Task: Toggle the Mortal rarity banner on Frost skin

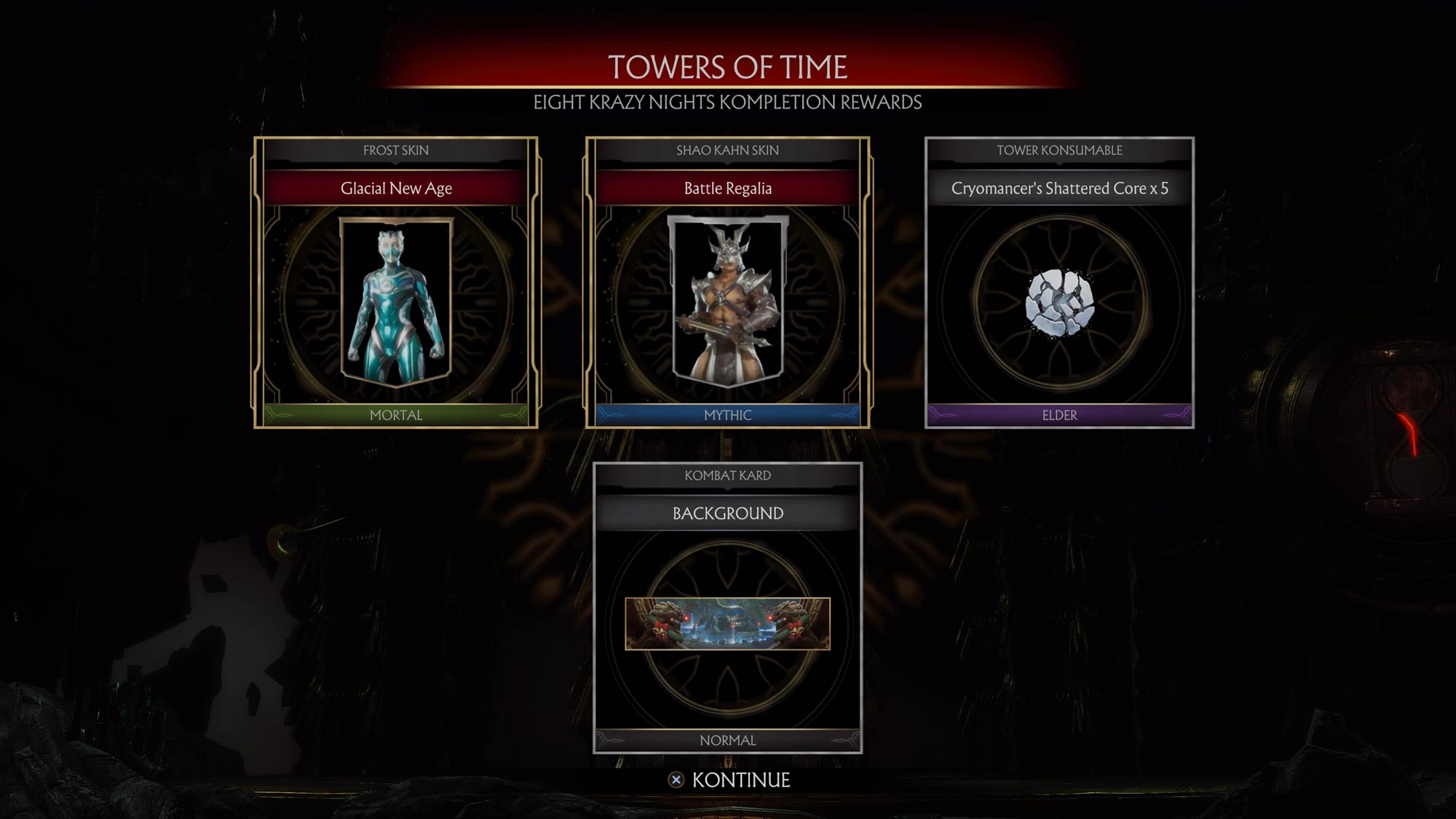Action: [395, 415]
